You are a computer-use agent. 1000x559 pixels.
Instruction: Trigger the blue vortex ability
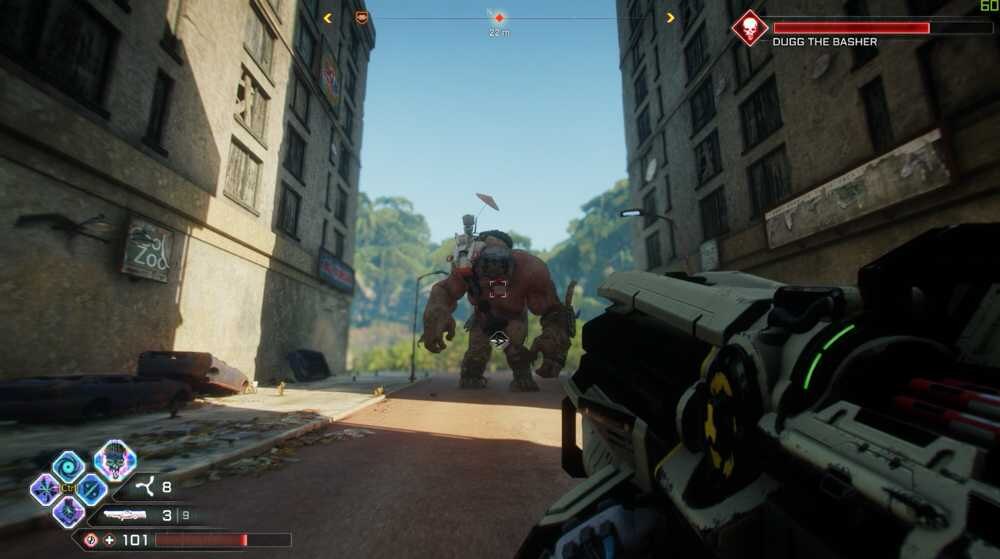pos(69,467)
